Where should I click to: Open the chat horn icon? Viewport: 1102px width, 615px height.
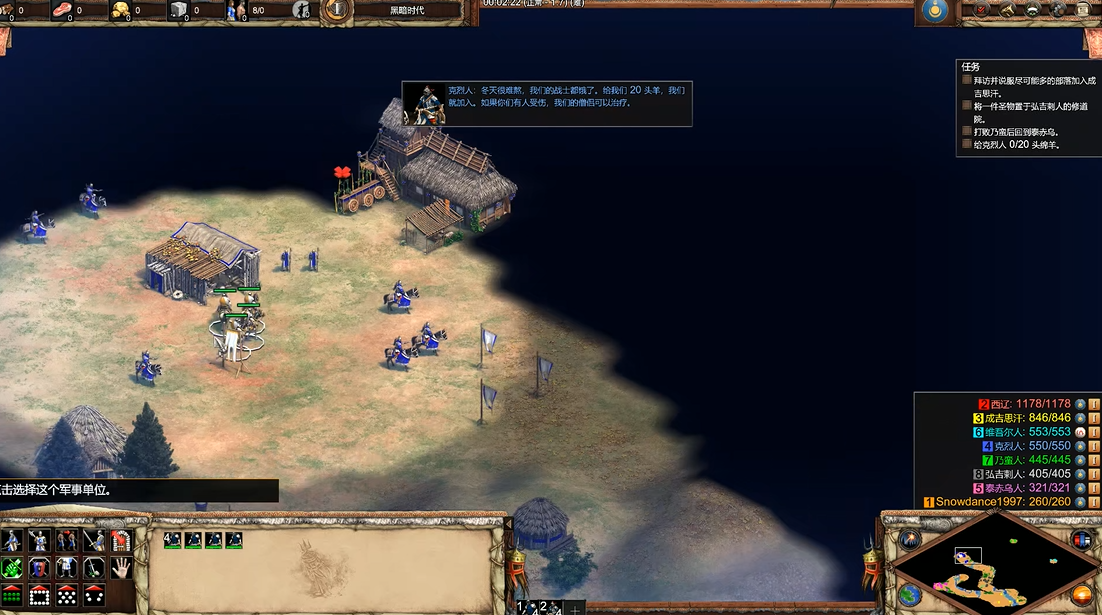1007,10
